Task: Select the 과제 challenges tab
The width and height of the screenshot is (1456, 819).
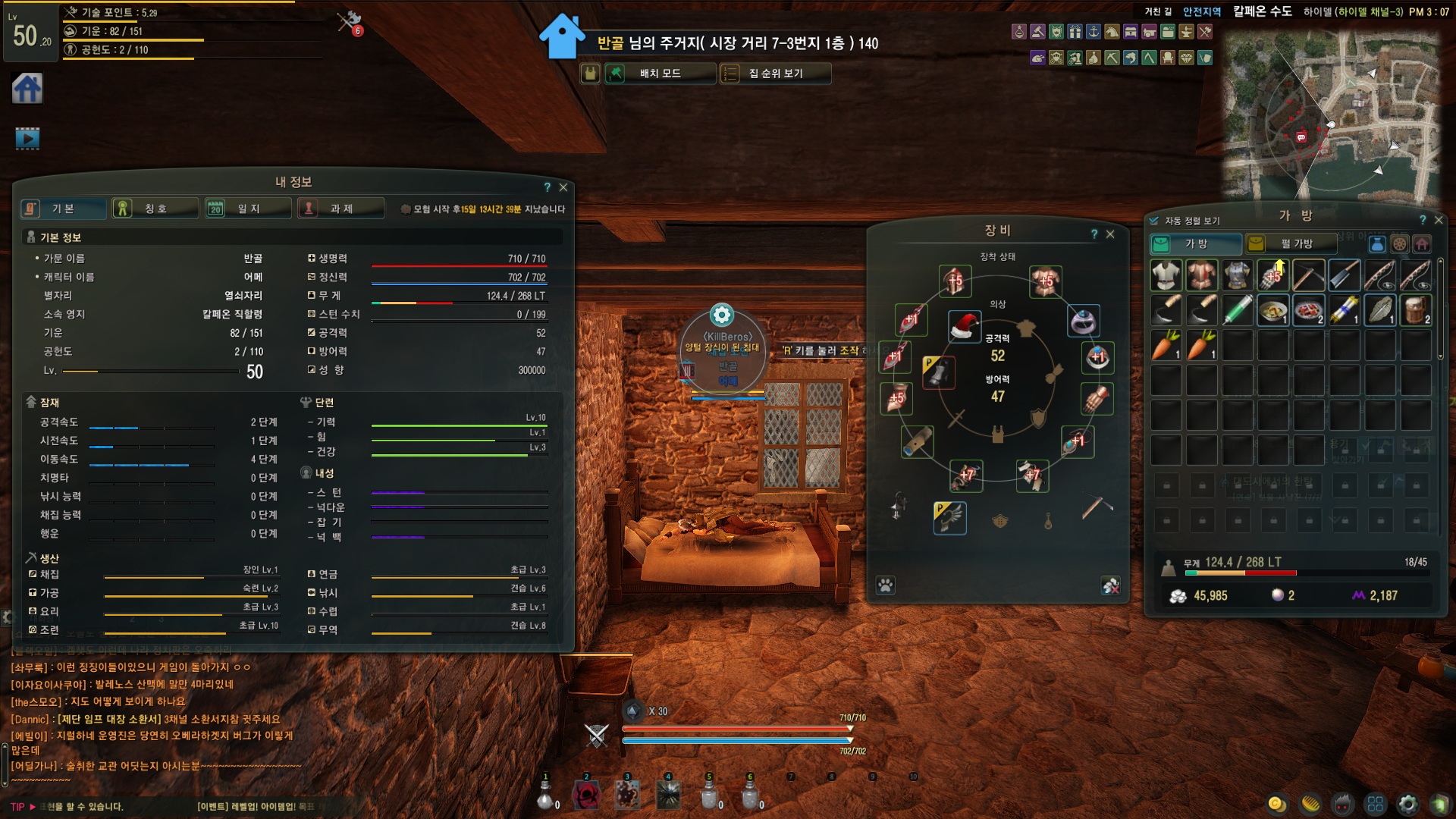Action: click(x=341, y=209)
